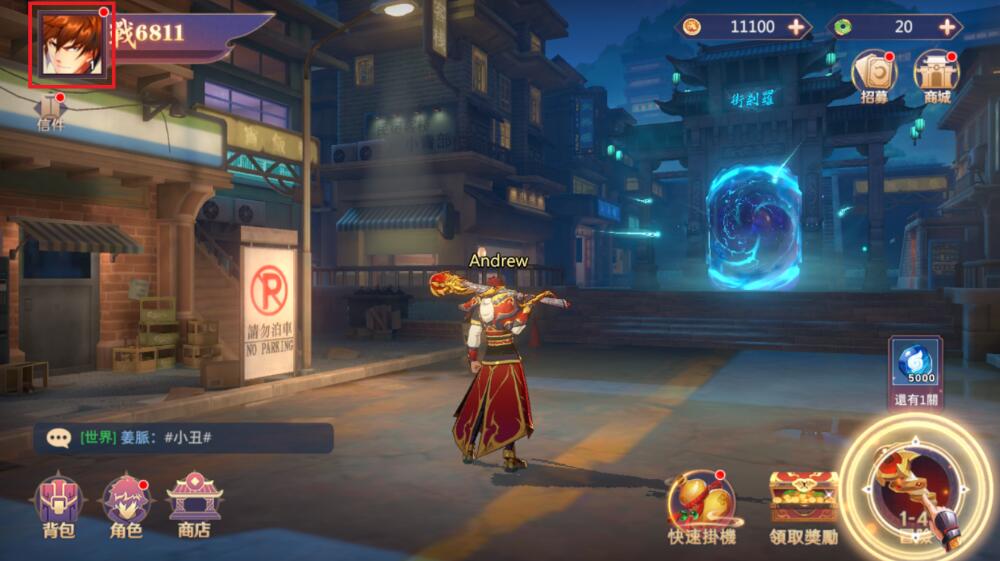Open the 角色 character screen
This screenshot has width=1000, height=561.
point(126,503)
